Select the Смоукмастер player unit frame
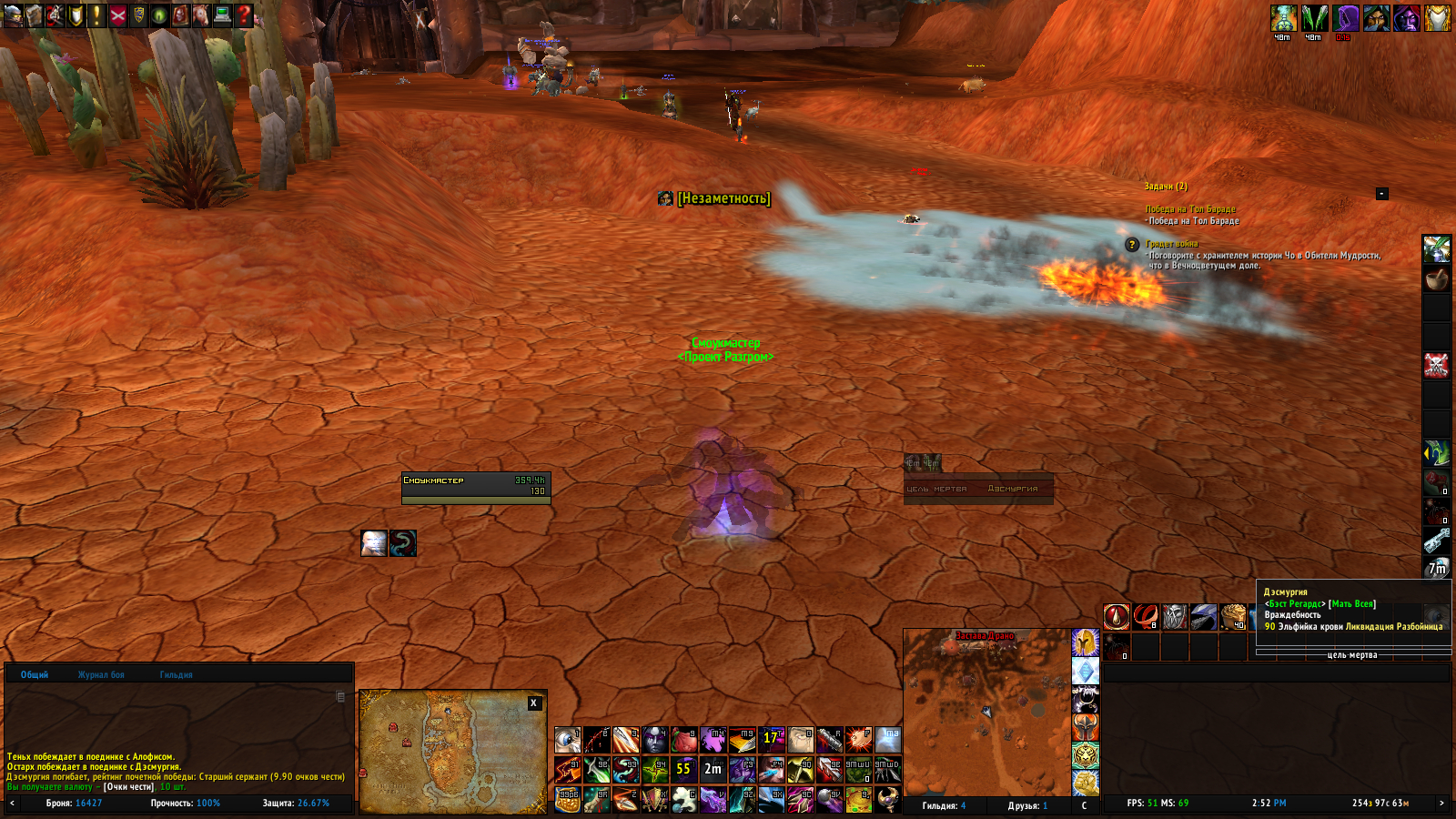 click(x=476, y=487)
